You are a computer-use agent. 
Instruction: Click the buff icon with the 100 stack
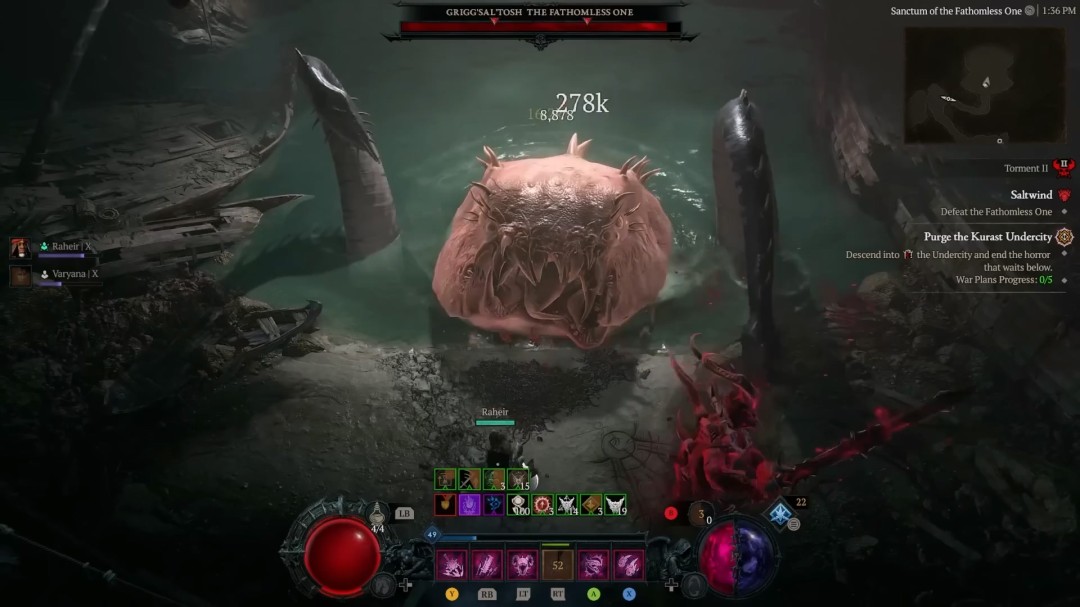pos(518,505)
